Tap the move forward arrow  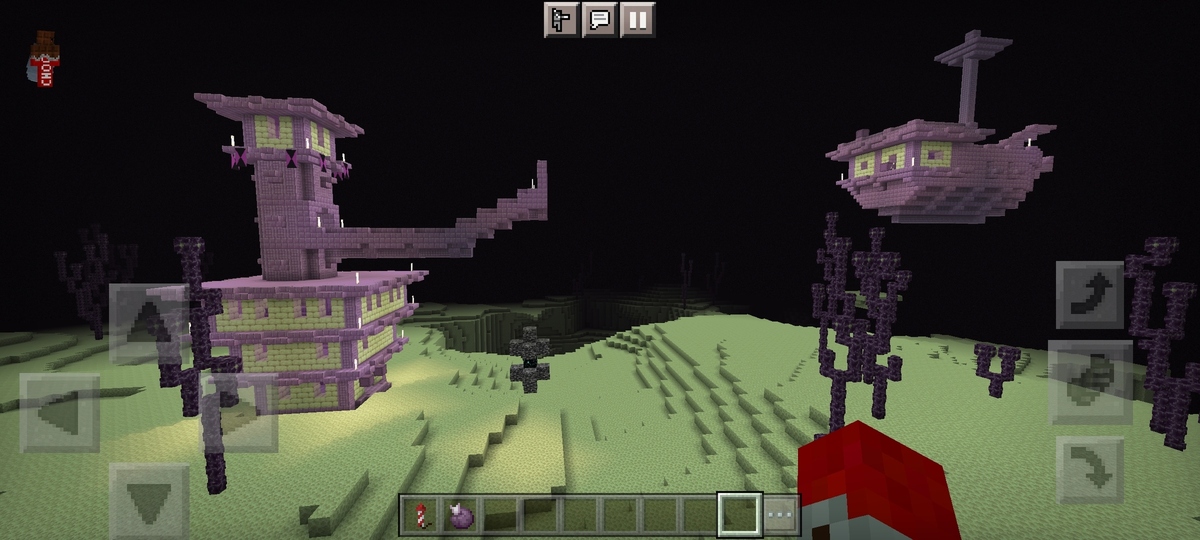pos(148,322)
